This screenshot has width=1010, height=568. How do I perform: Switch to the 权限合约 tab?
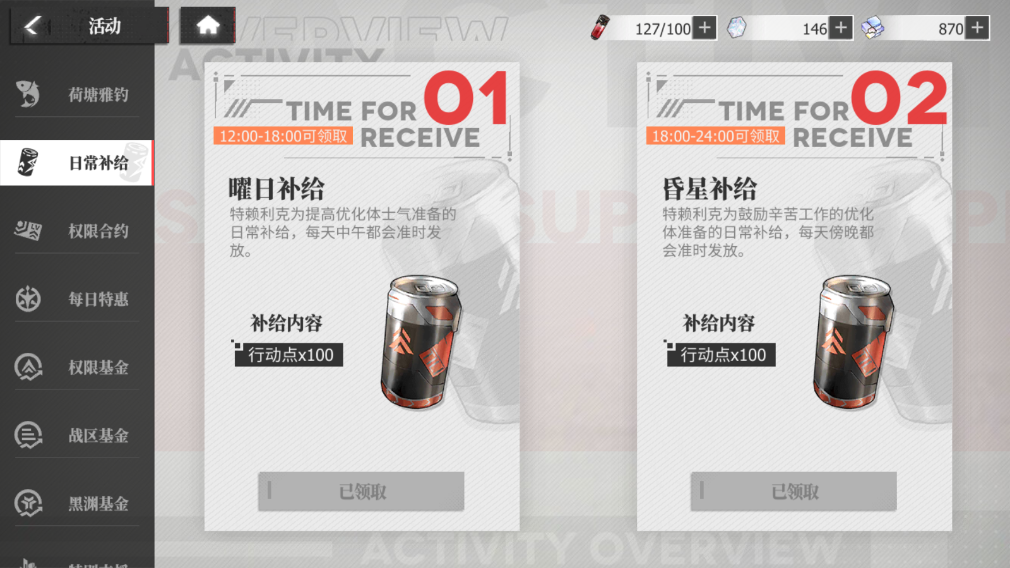click(x=77, y=231)
